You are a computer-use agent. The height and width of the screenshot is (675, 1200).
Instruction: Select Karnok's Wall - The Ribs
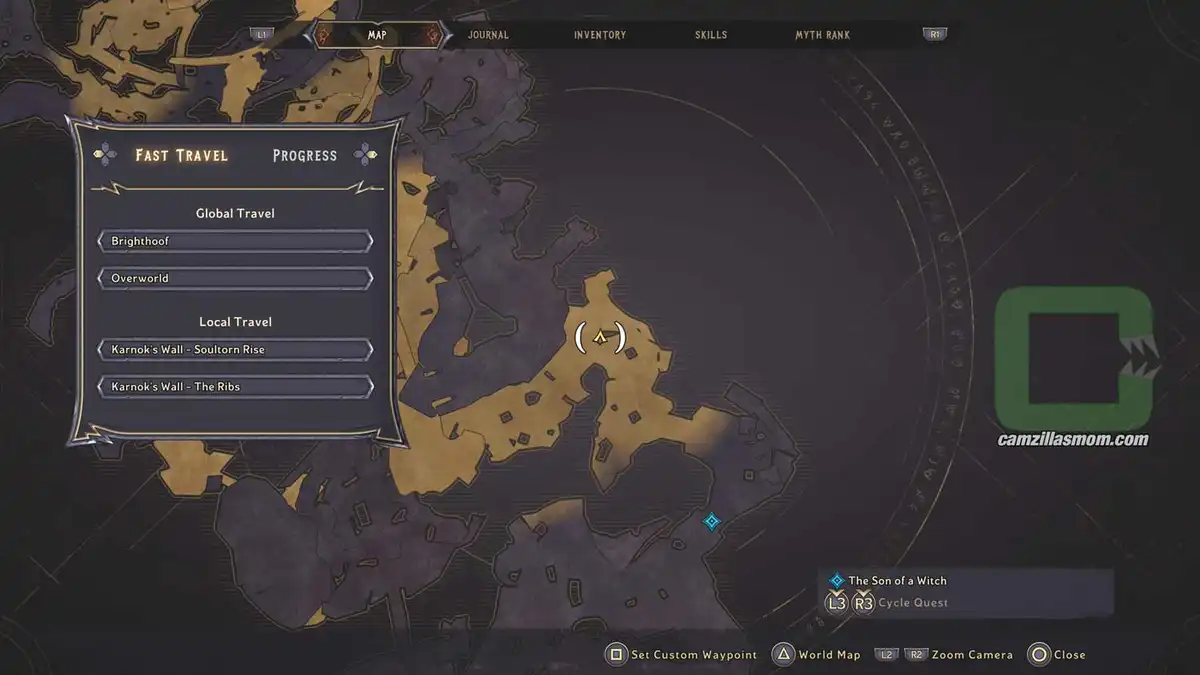coord(235,386)
